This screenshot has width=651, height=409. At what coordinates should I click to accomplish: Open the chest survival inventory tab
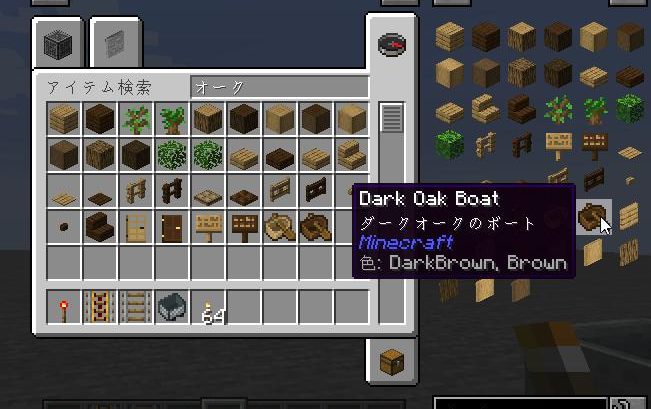(x=390, y=359)
